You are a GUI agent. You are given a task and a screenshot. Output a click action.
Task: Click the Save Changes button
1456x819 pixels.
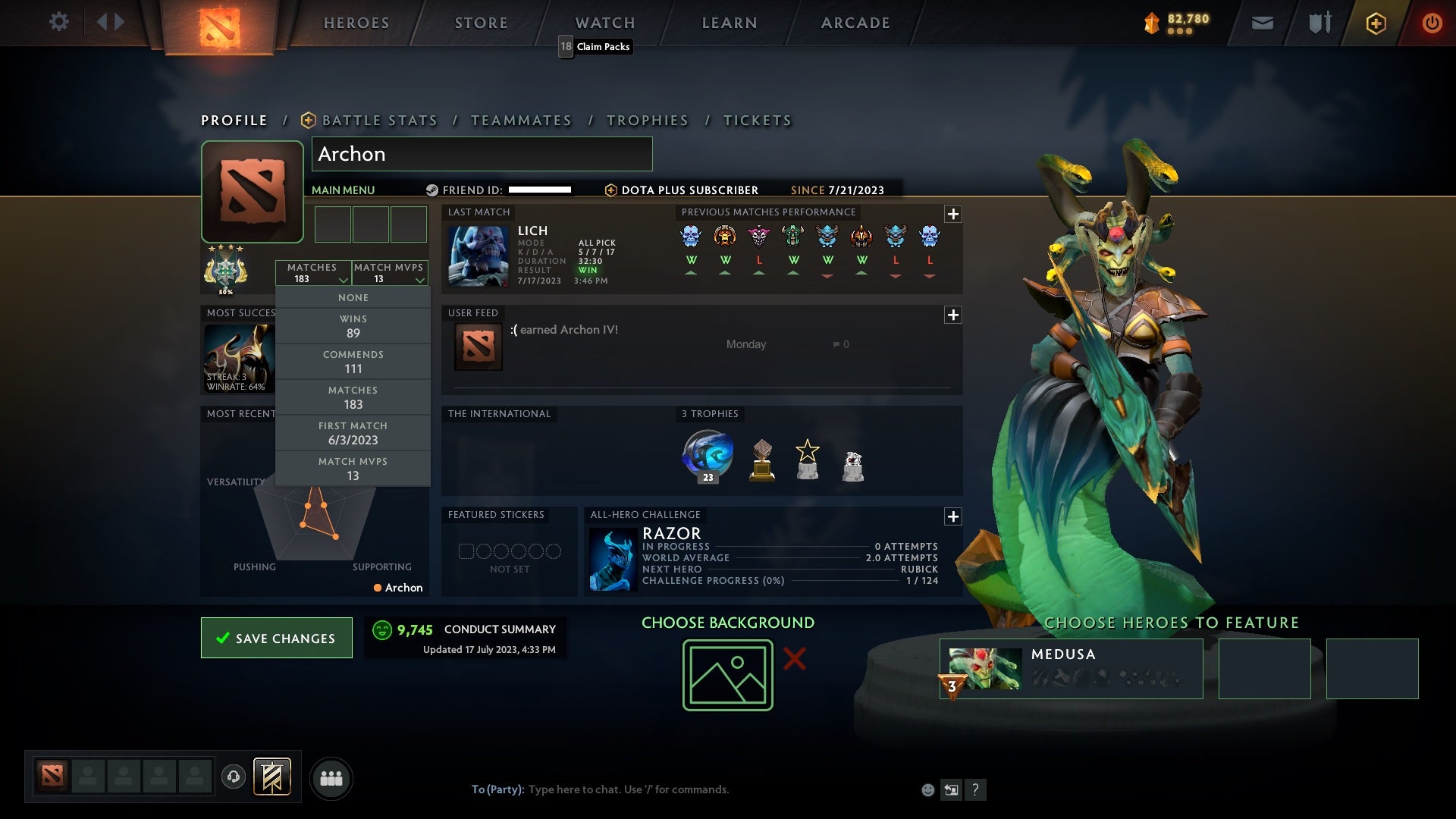[x=276, y=638]
